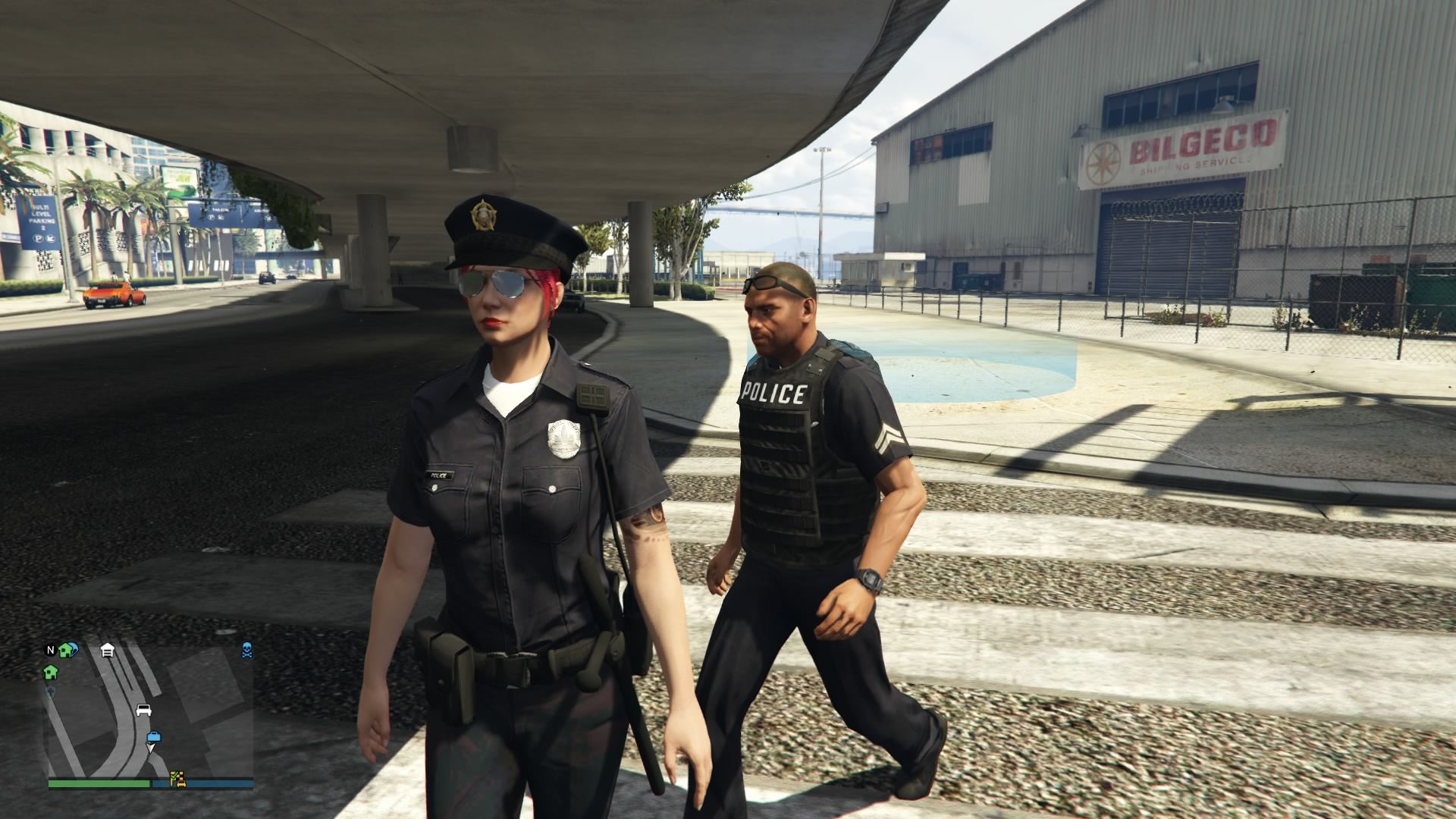Click the blue briefcase mission blip
Image resolution: width=1456 pixels, height=819 pixels.
[154, 736]
